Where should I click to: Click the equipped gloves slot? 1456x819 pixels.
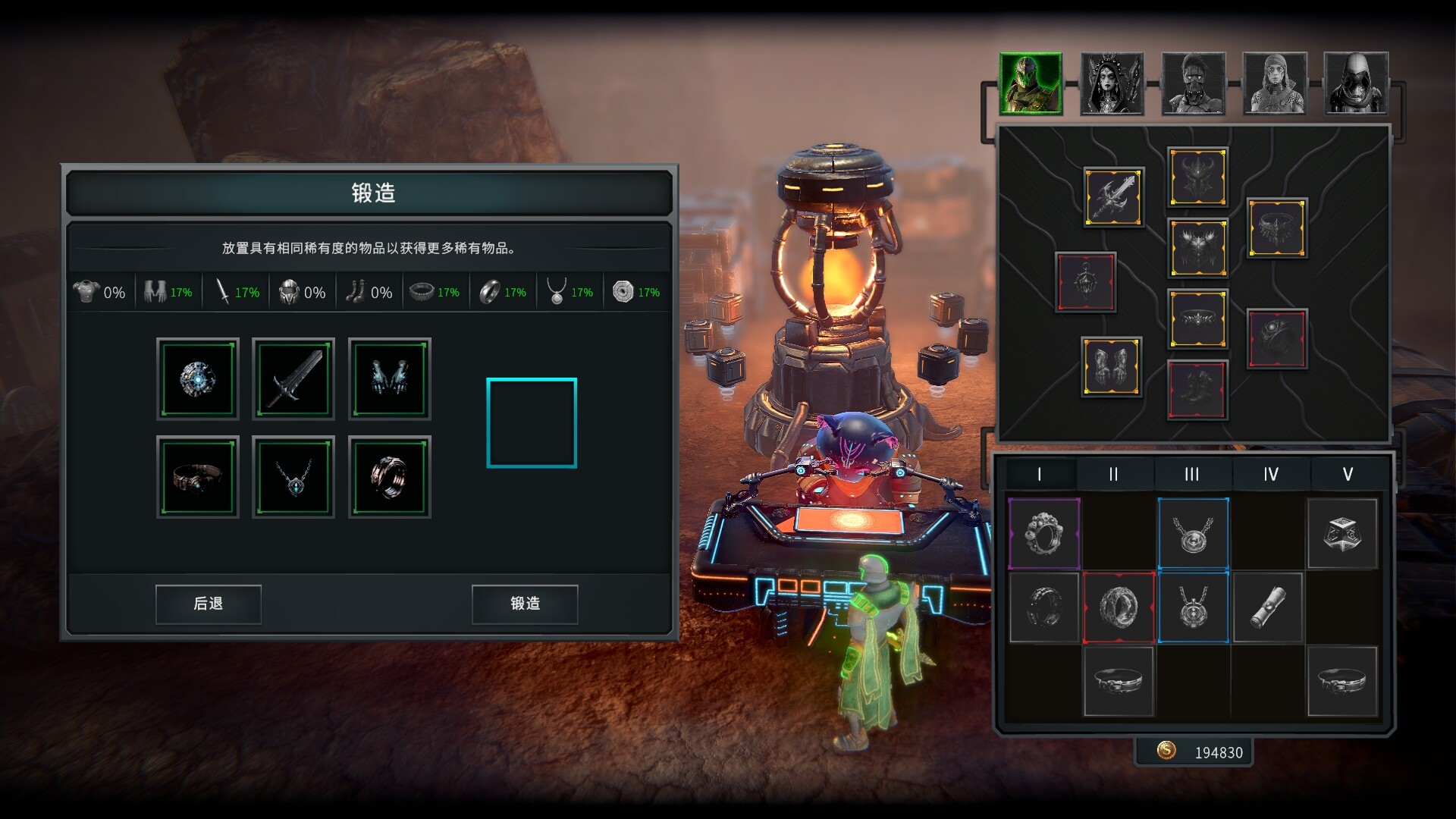1112,367
